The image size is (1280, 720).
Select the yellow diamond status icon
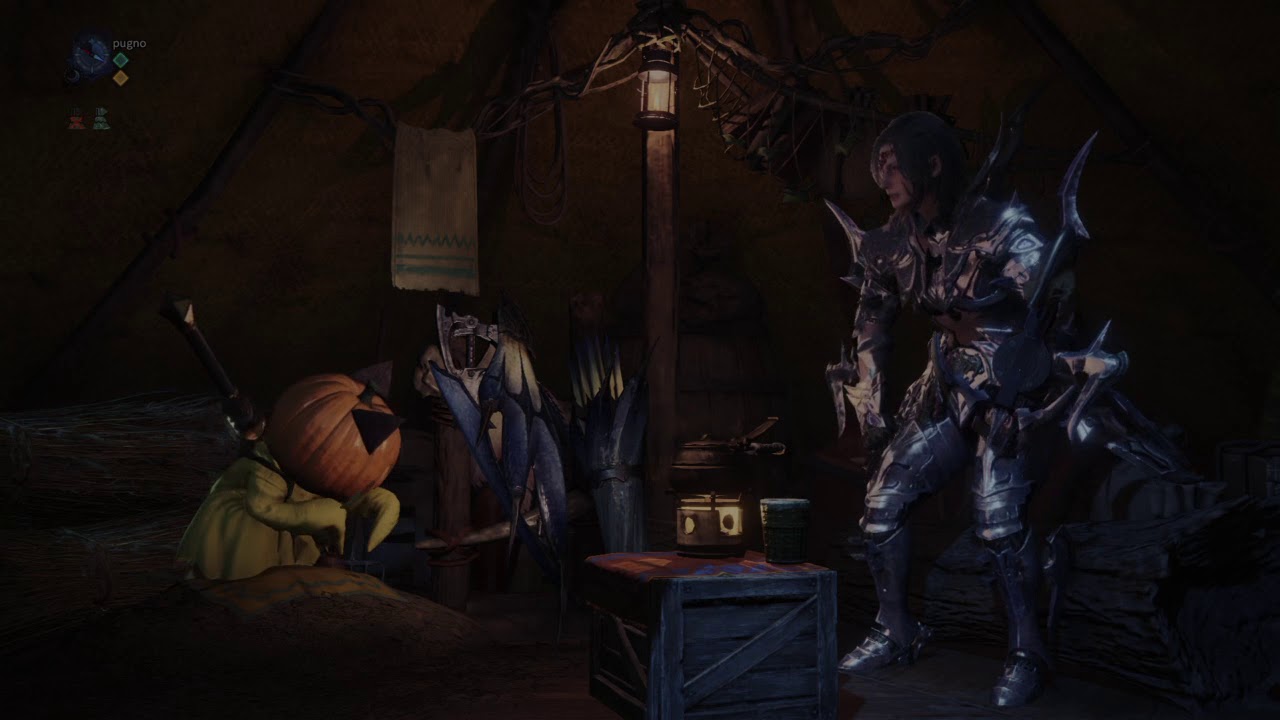[x=120, y=78]
